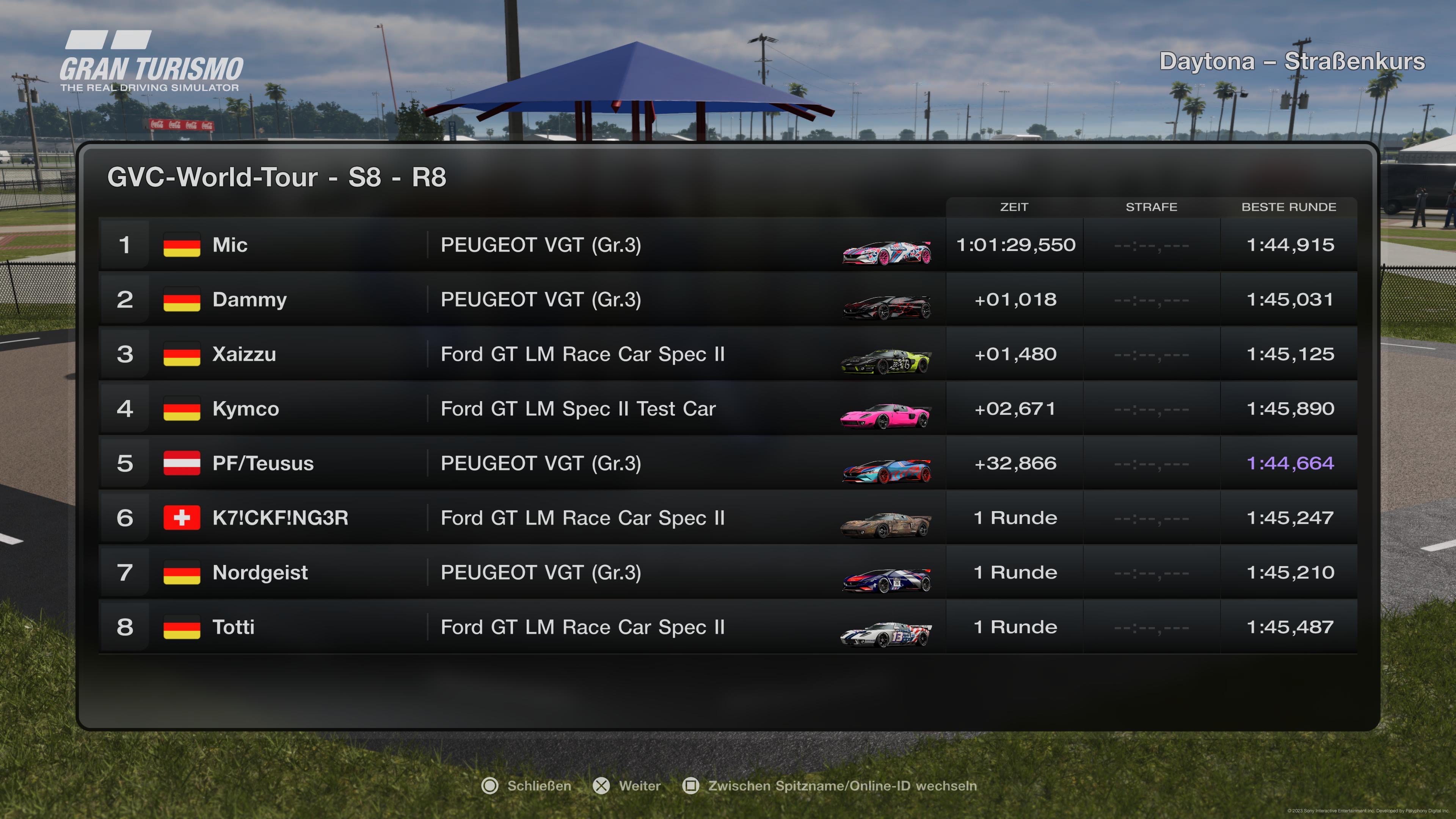Click Kymco's pink Ford GT thumbnail
The width and height of the screenshot is (1456, 819).
[x=885, y=416]
